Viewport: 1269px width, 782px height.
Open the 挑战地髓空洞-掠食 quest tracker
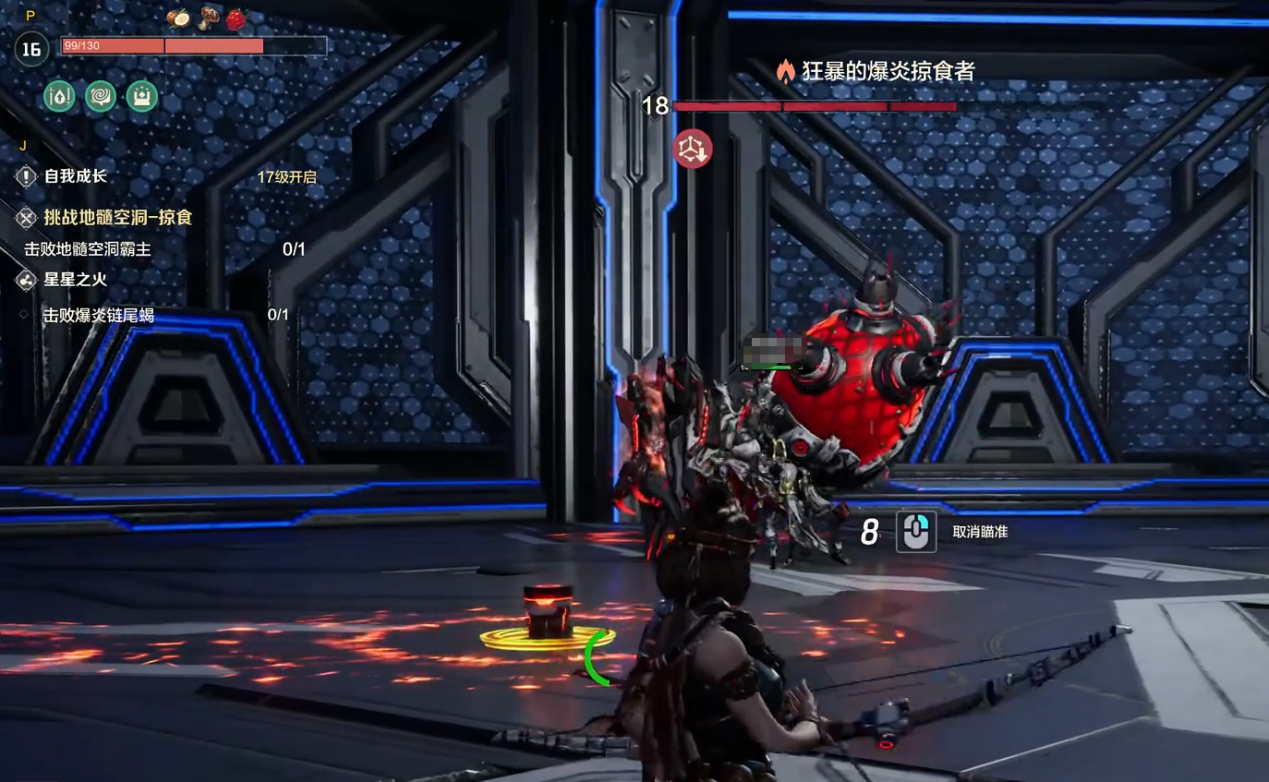117,217
